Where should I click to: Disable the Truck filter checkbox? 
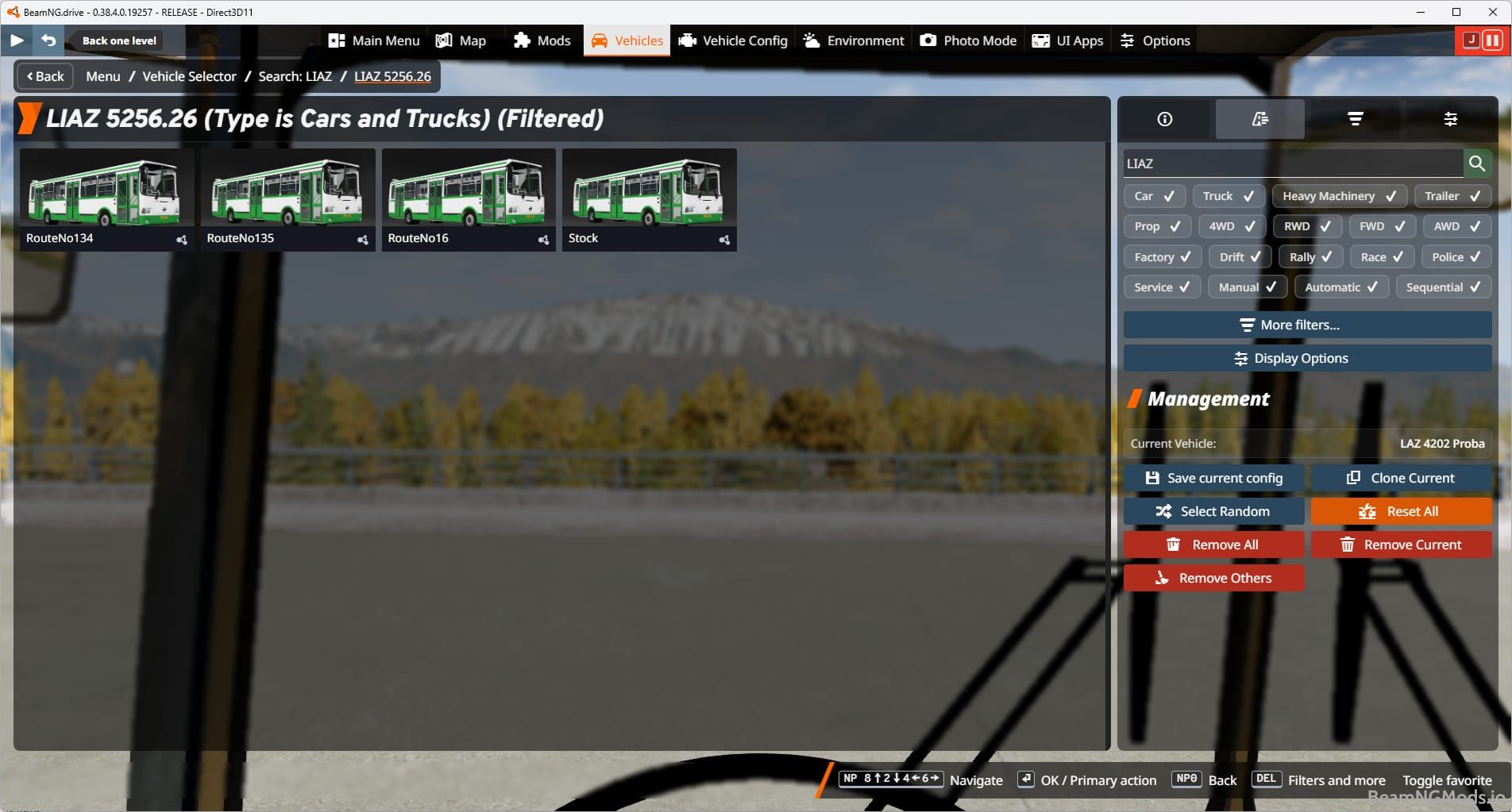coord(1228,195)
